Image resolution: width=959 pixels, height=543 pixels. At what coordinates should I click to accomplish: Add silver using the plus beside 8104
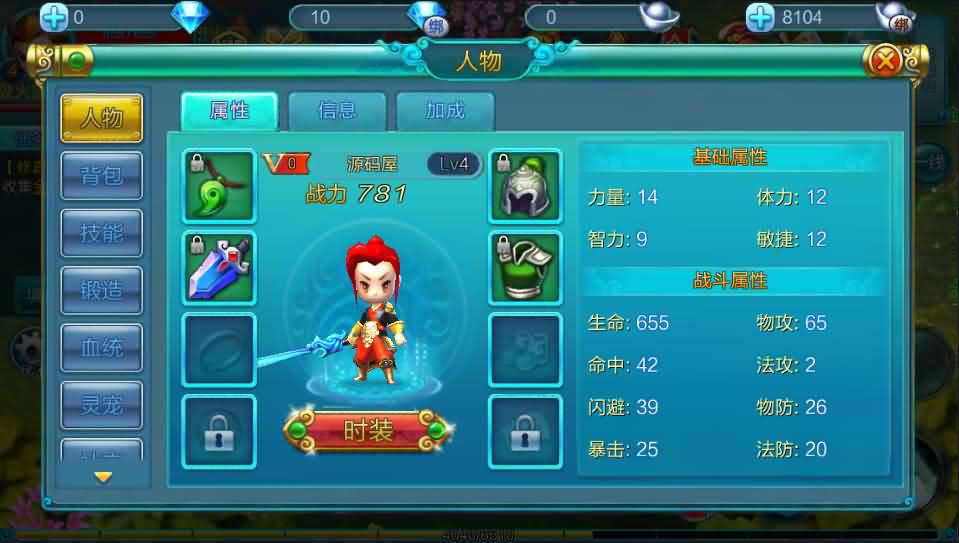tap(761, 17)
